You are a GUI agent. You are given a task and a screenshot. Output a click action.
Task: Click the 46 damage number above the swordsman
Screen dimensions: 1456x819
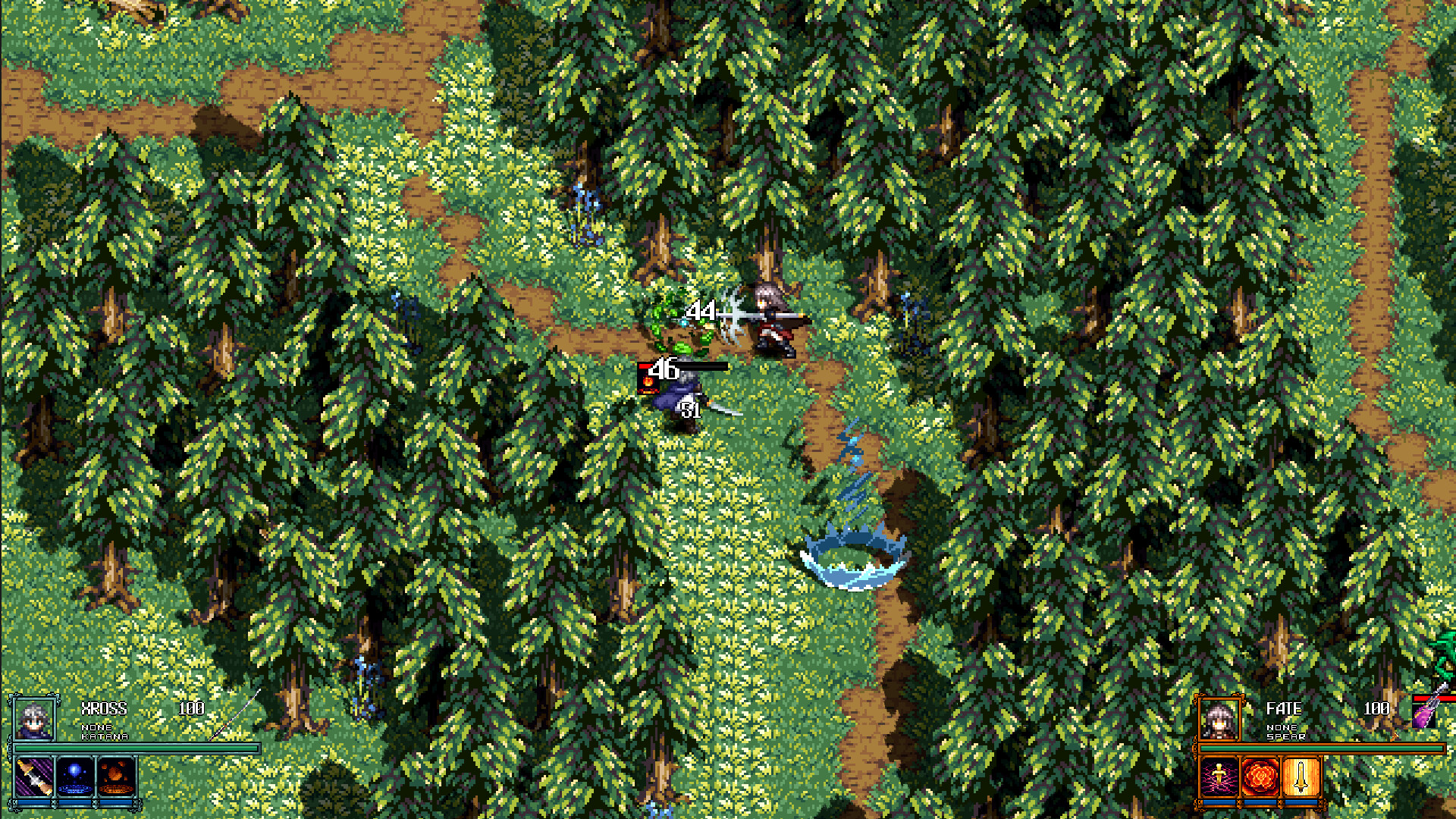(x=664, y=369)
